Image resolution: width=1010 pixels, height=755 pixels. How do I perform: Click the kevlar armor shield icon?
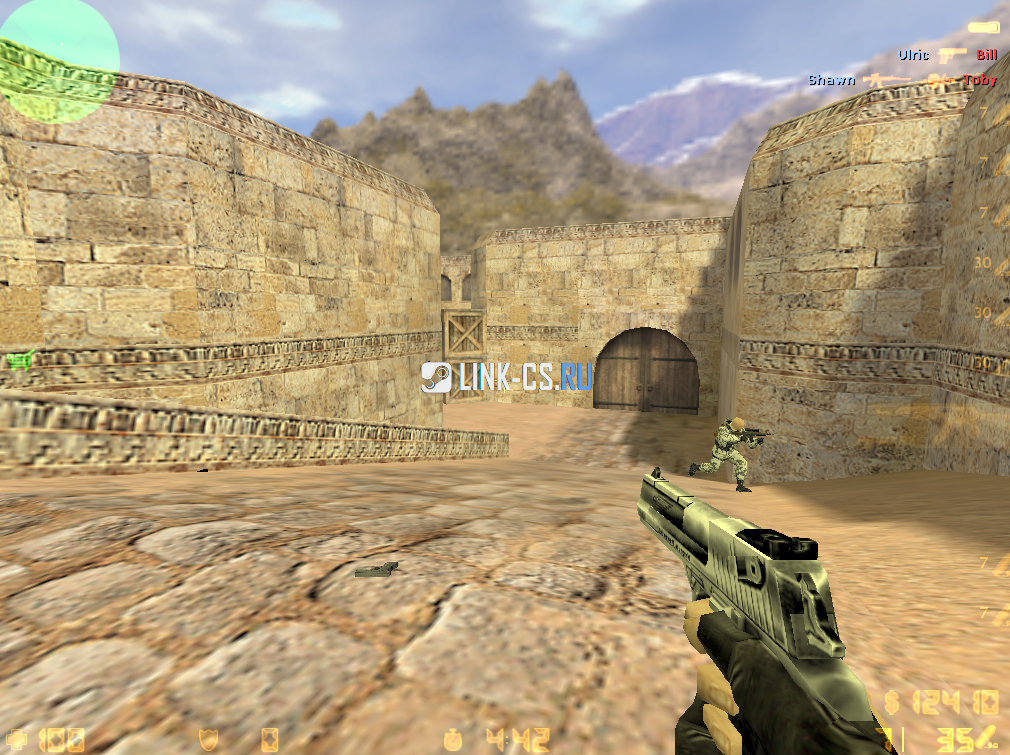tap(208, 739)
